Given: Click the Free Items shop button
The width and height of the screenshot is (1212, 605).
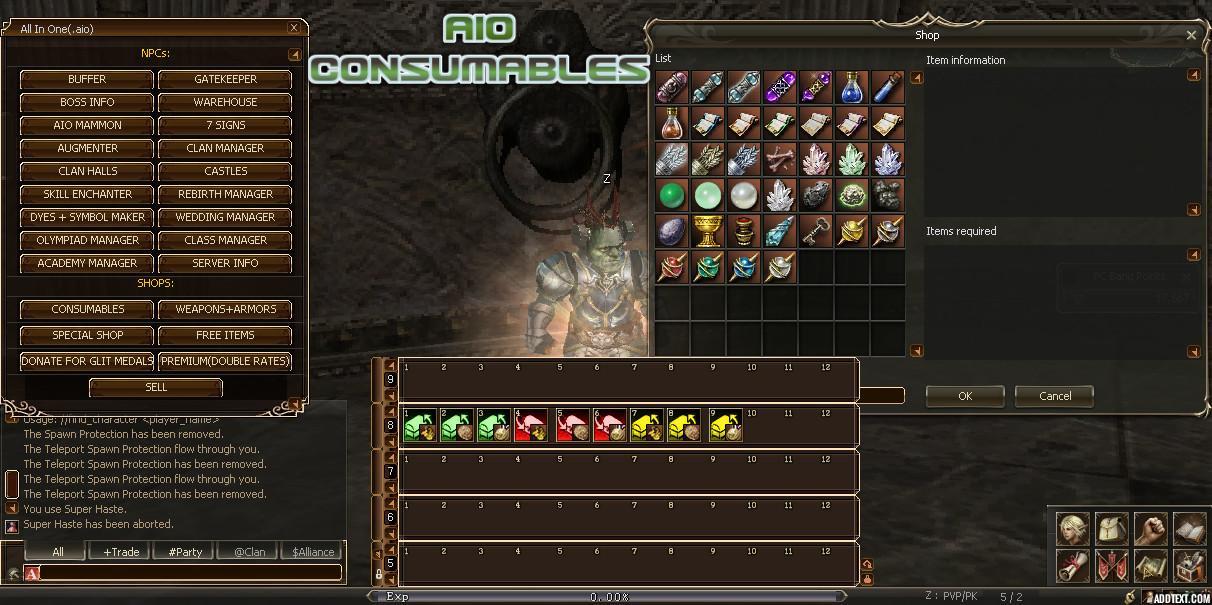Looking at the screenshot, I should pos(225,335).
